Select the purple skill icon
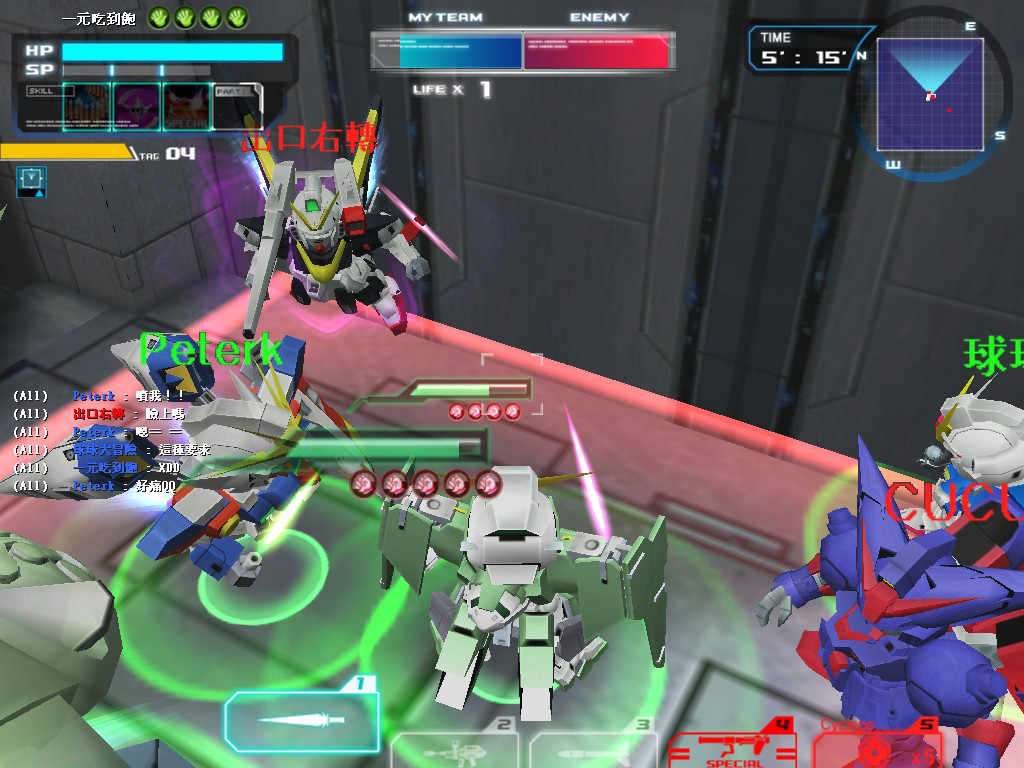1024x768 pixels. (x=136, y=107)
